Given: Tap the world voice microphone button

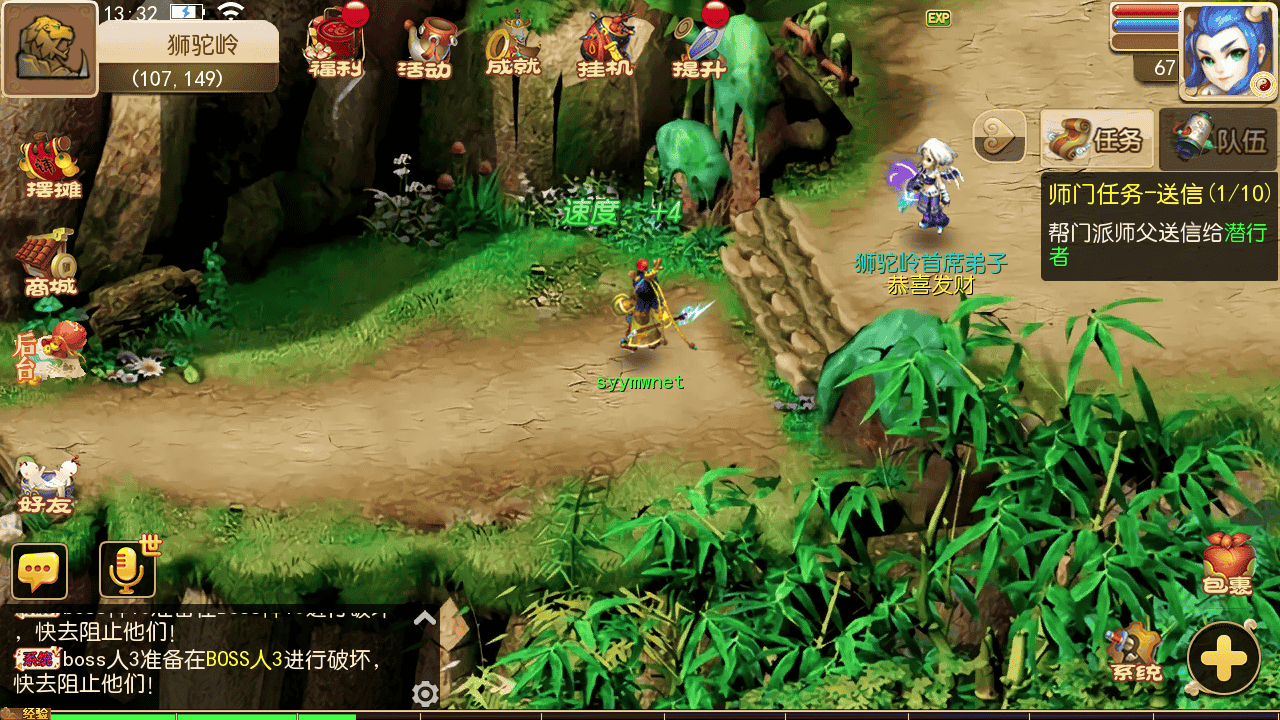Looking at the screenshot, I should [x=128, y=572].
